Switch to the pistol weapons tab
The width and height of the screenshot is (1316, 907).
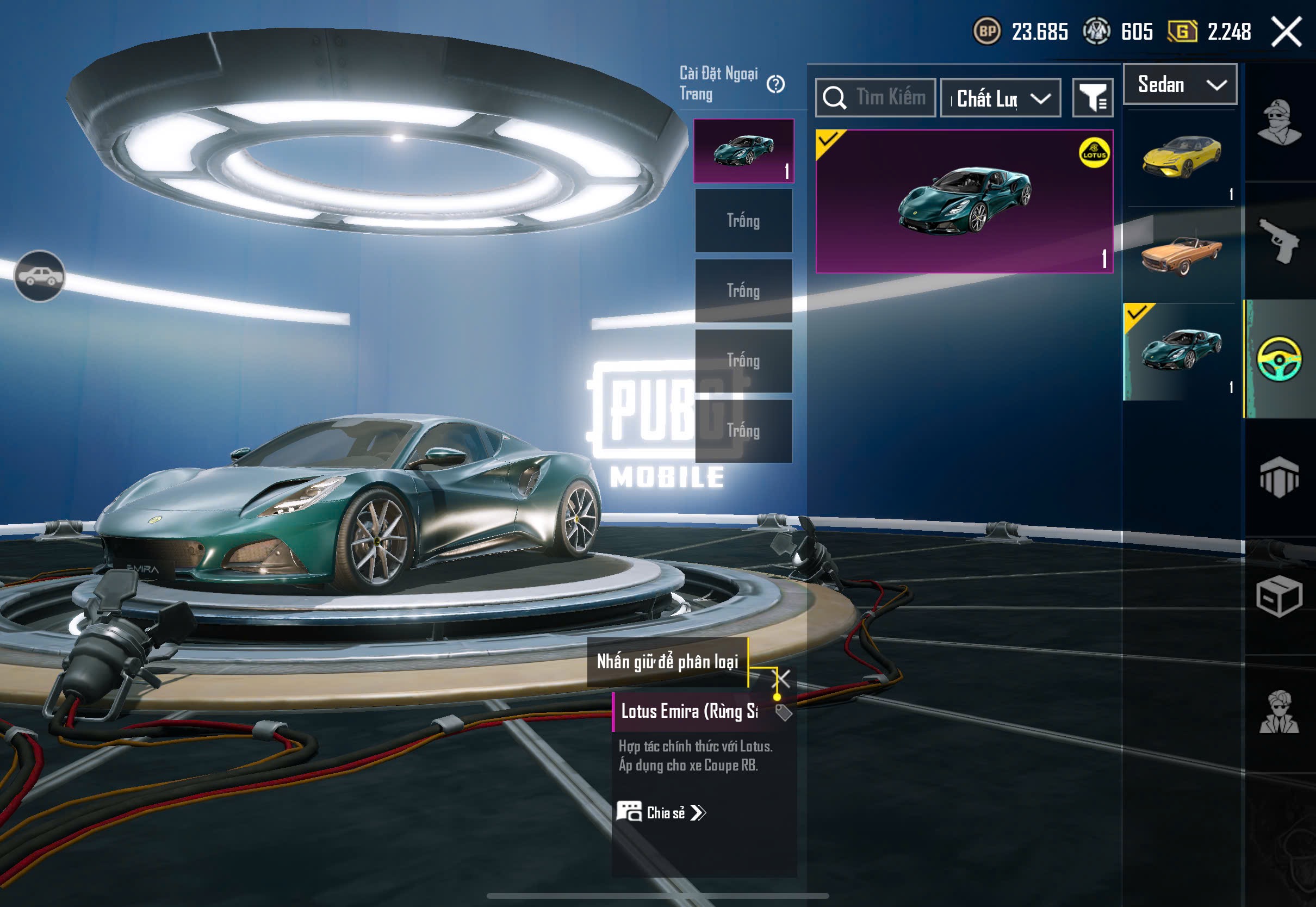(1280, 240)
